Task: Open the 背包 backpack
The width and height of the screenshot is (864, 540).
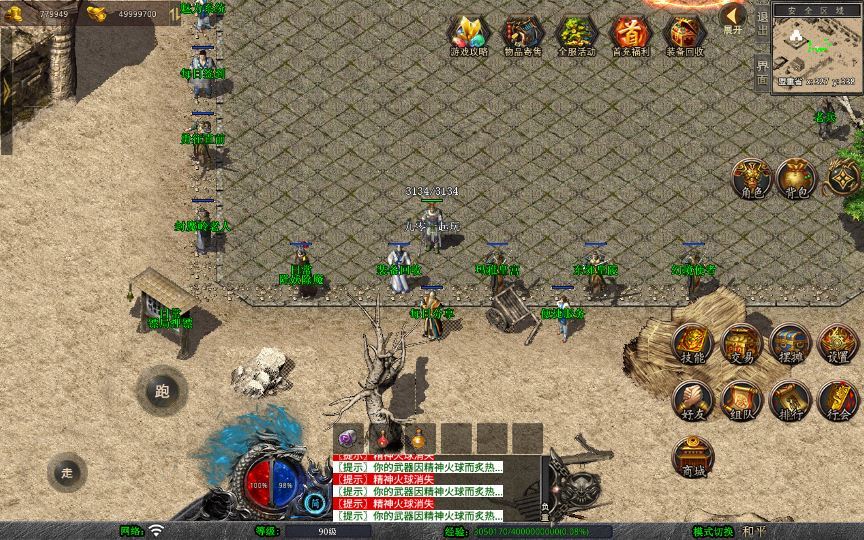Action: coord(797,178)
